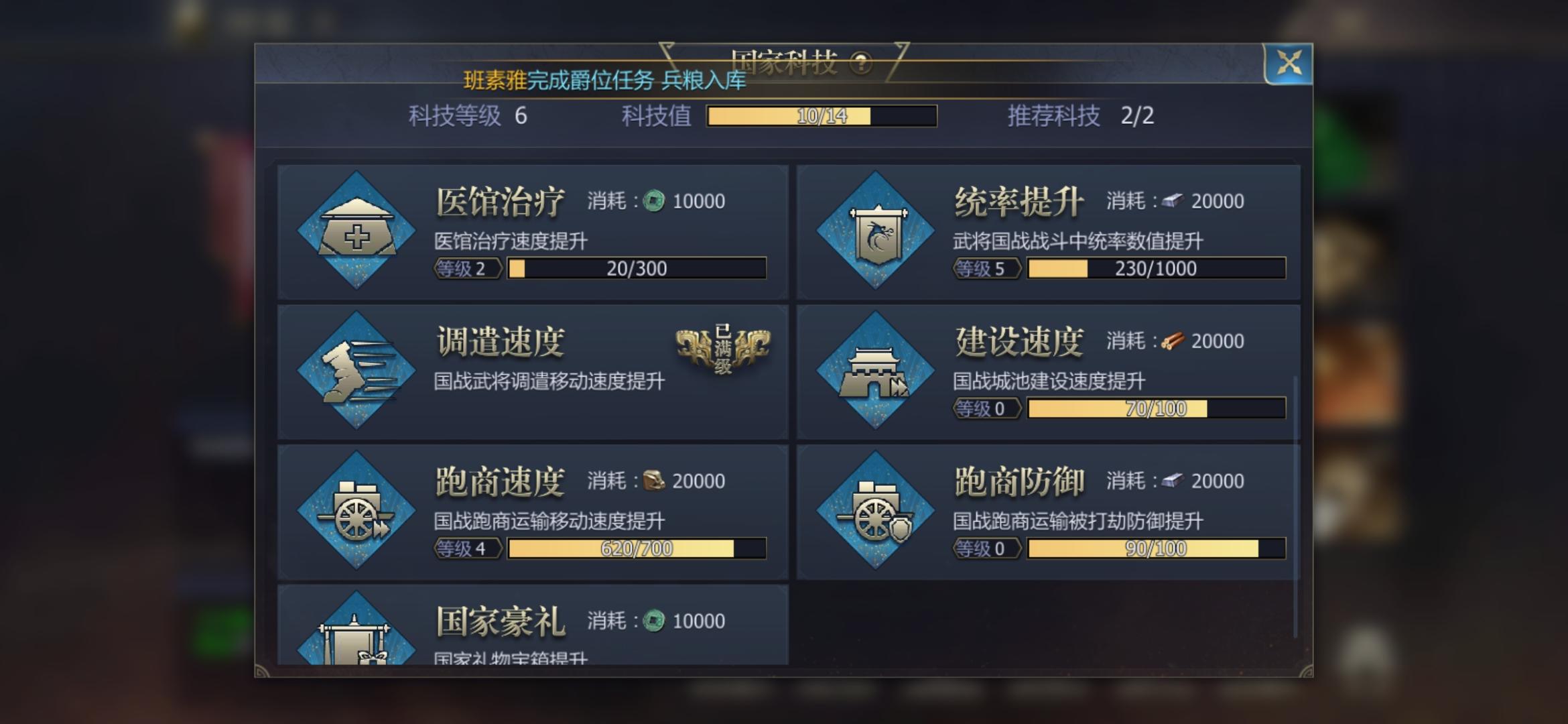Select the 医馆治疗 hospital icon
The width and height of the screenshot is (1568, 724).
[x=356, y=229]
